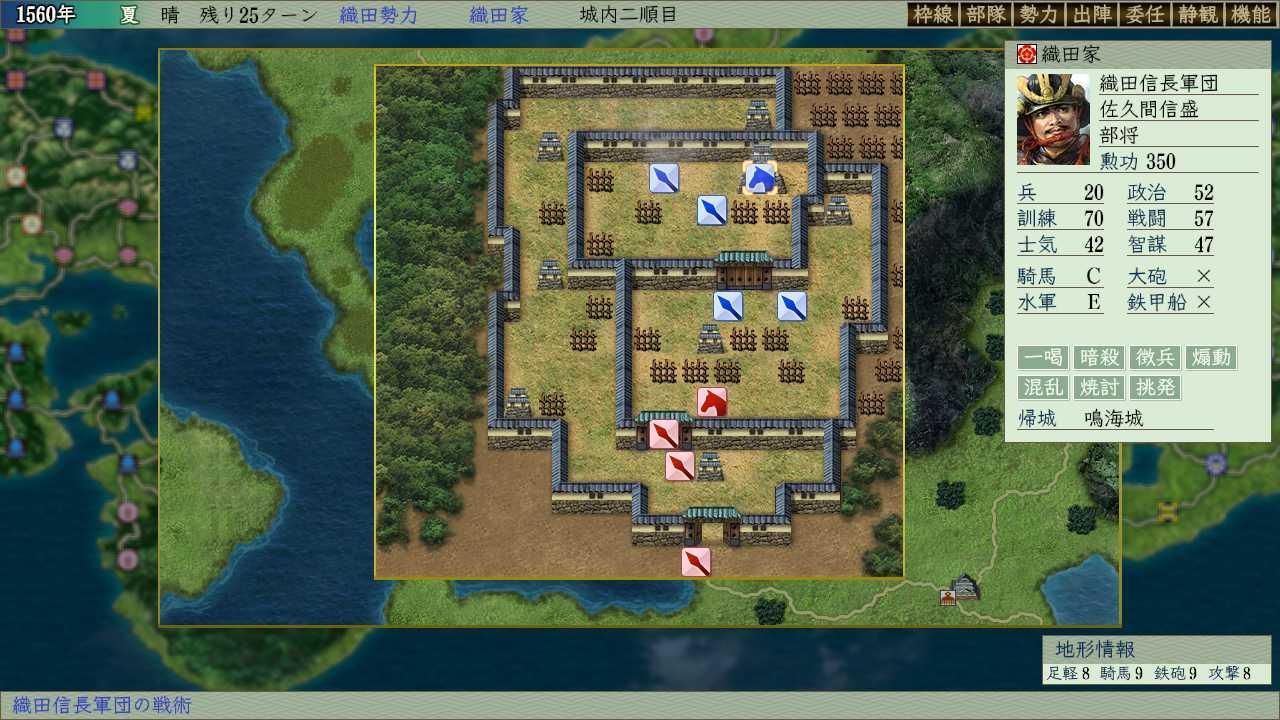Screen dimensions: 1280x720
Task: Select the red spear unit outside the main gate
Action: (697, 562)
